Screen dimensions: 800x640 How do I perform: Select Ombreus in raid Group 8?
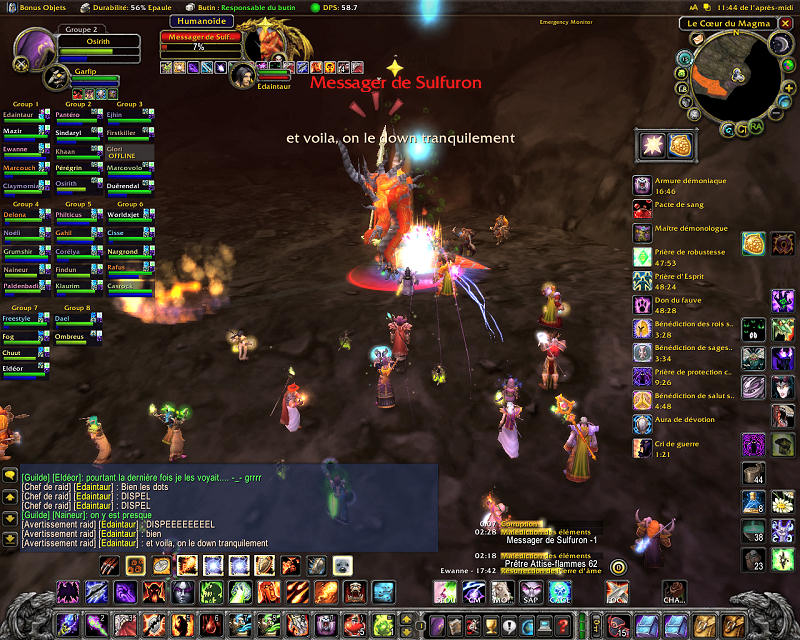(x=77, y=339)
